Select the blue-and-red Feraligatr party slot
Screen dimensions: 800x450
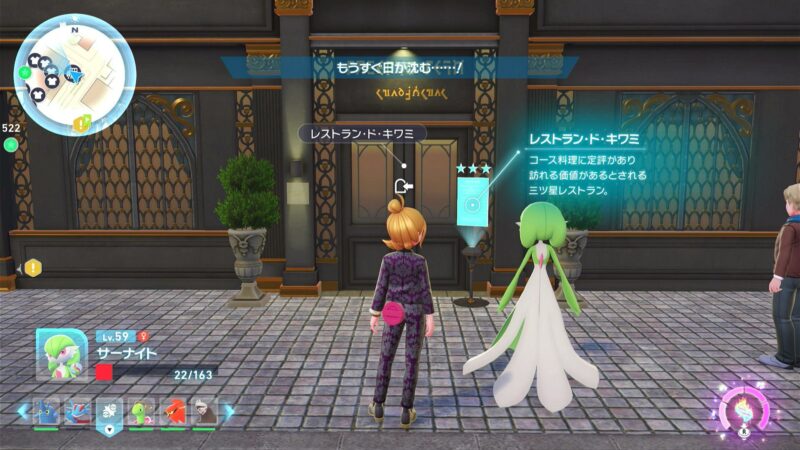pos(78,411)
